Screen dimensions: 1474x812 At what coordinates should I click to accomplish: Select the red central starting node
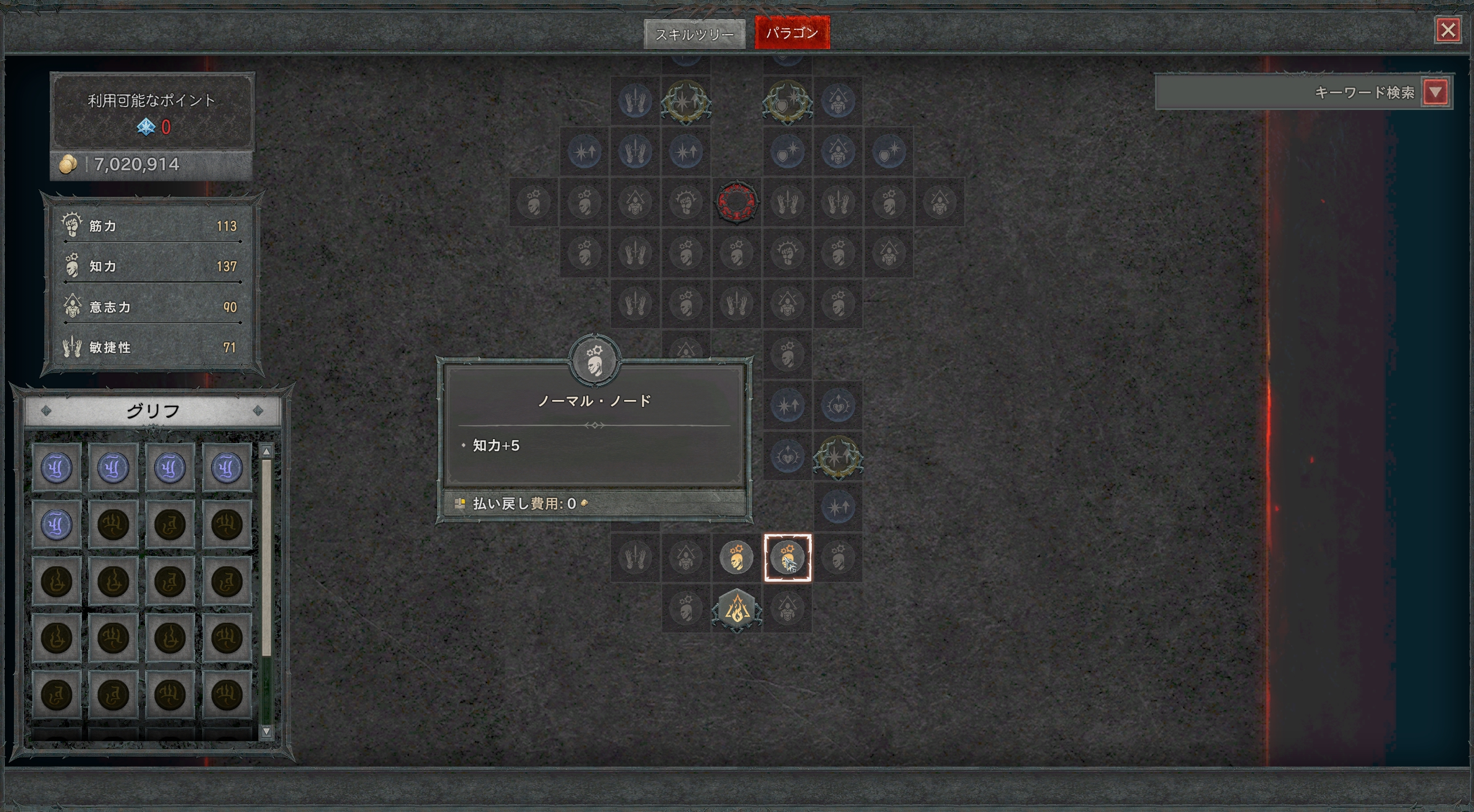click(736, 202)
